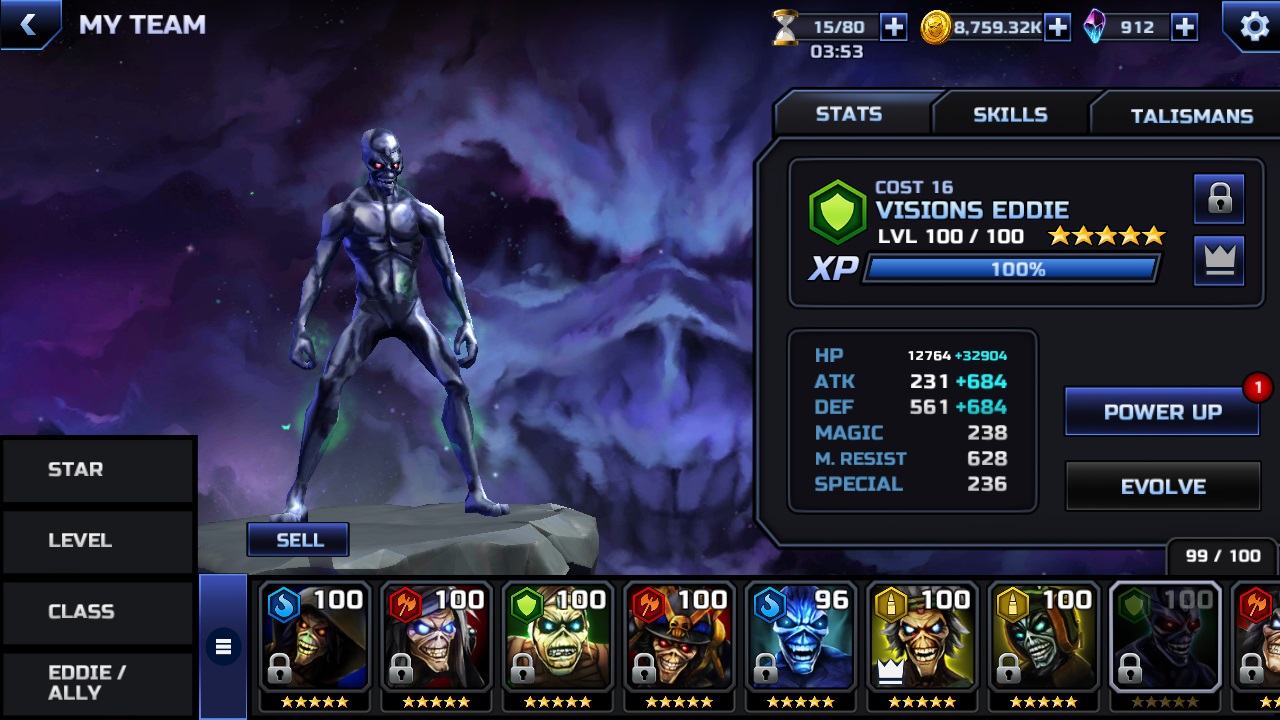Show the Talismans tab
This screenshot has height=720, width=1280.
(x=1190, y=116)
